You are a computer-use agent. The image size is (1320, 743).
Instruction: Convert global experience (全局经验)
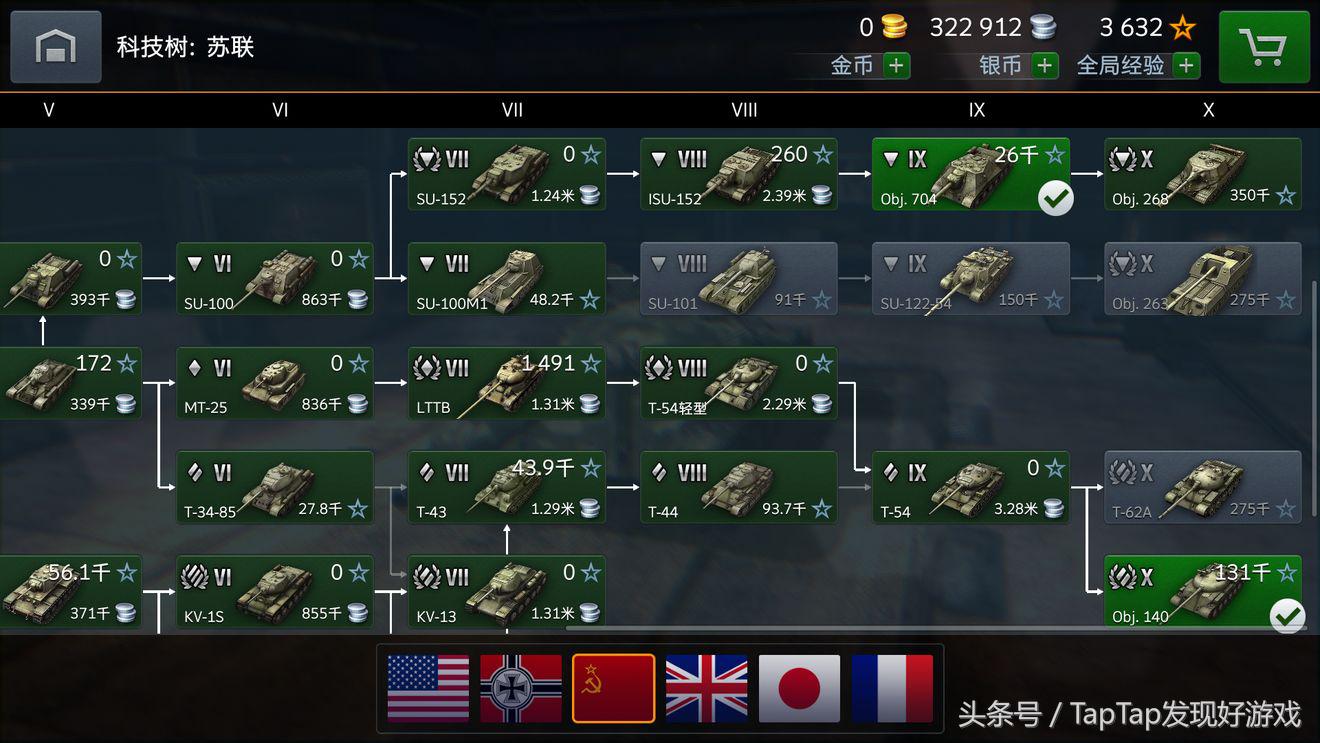click(x=1186, y=66)
